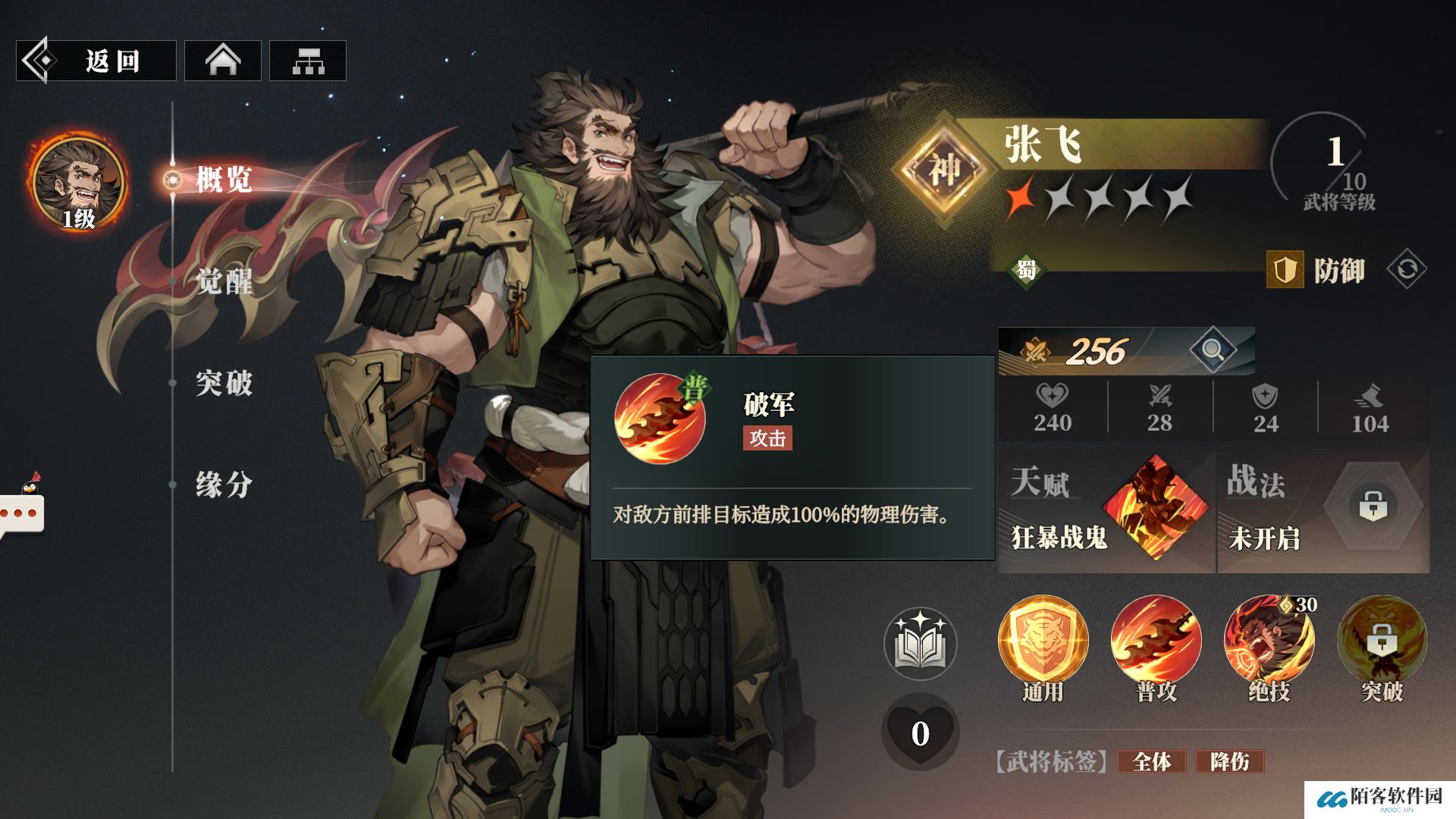The image size is (1456, 819).
Task: Return to the home screen
Action: 223,61
